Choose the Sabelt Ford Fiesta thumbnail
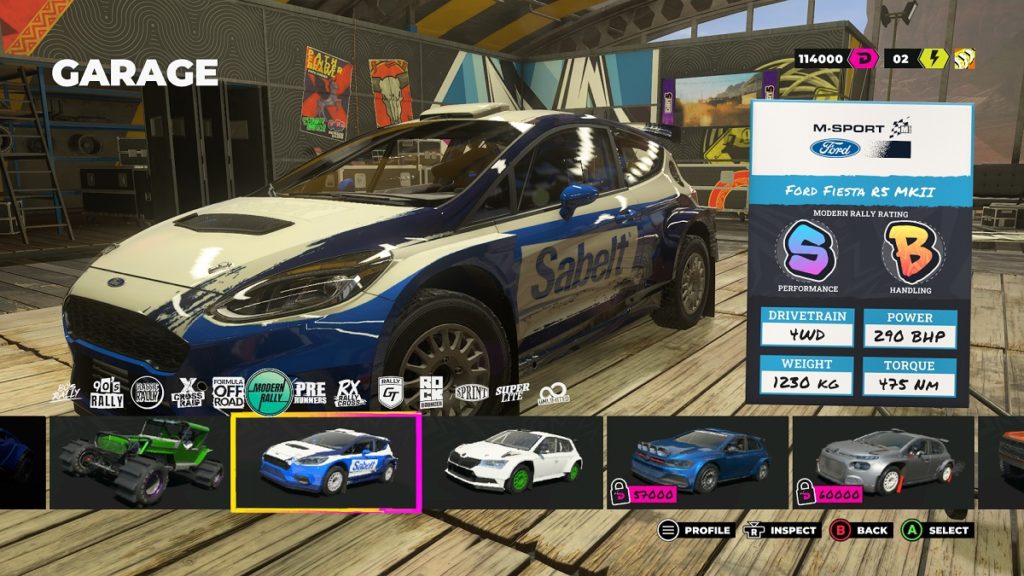The height and width of the screenshot is (576, 1024). 326,462
